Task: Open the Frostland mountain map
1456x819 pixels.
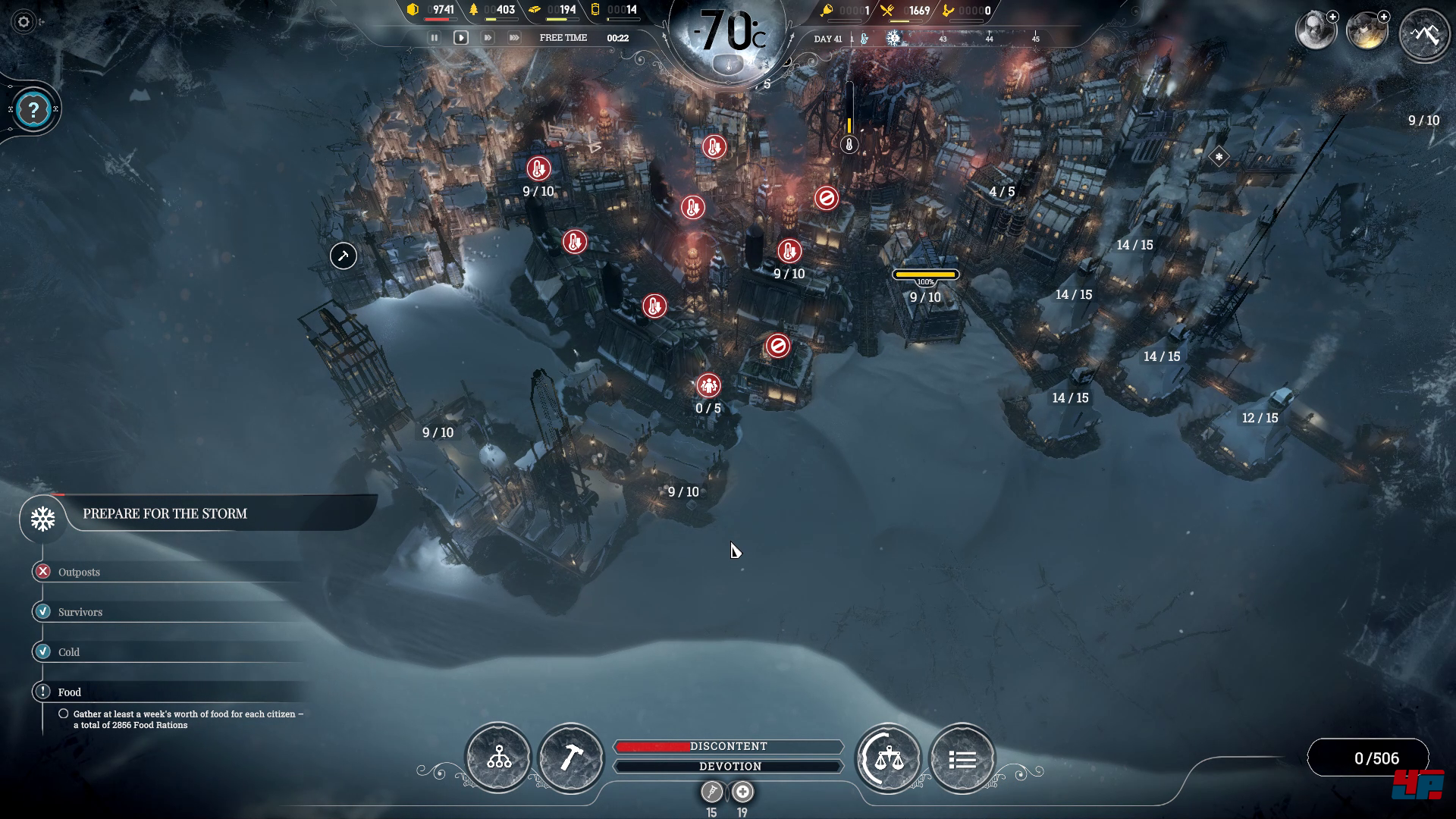Action: click(x=1423, y=34)
